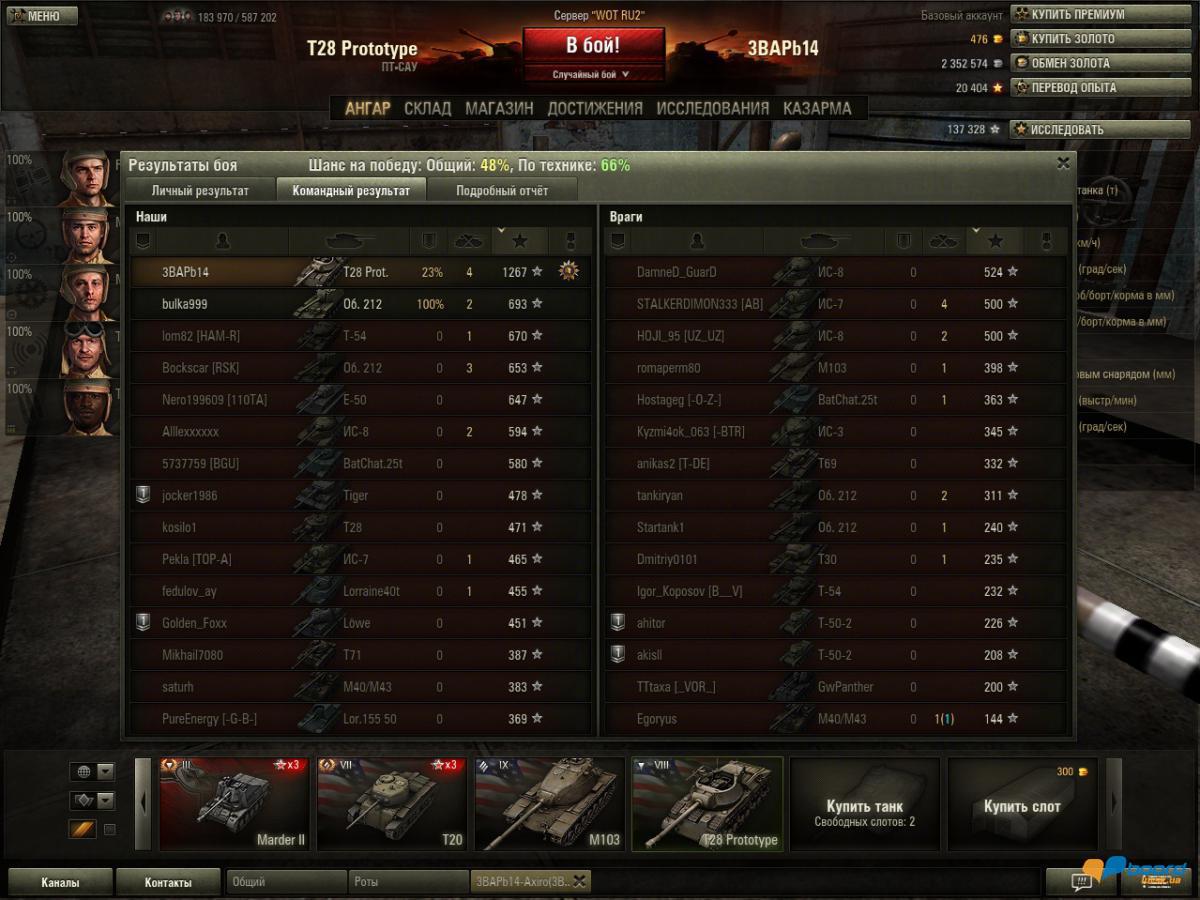Click the Купить золото button

1085,39
